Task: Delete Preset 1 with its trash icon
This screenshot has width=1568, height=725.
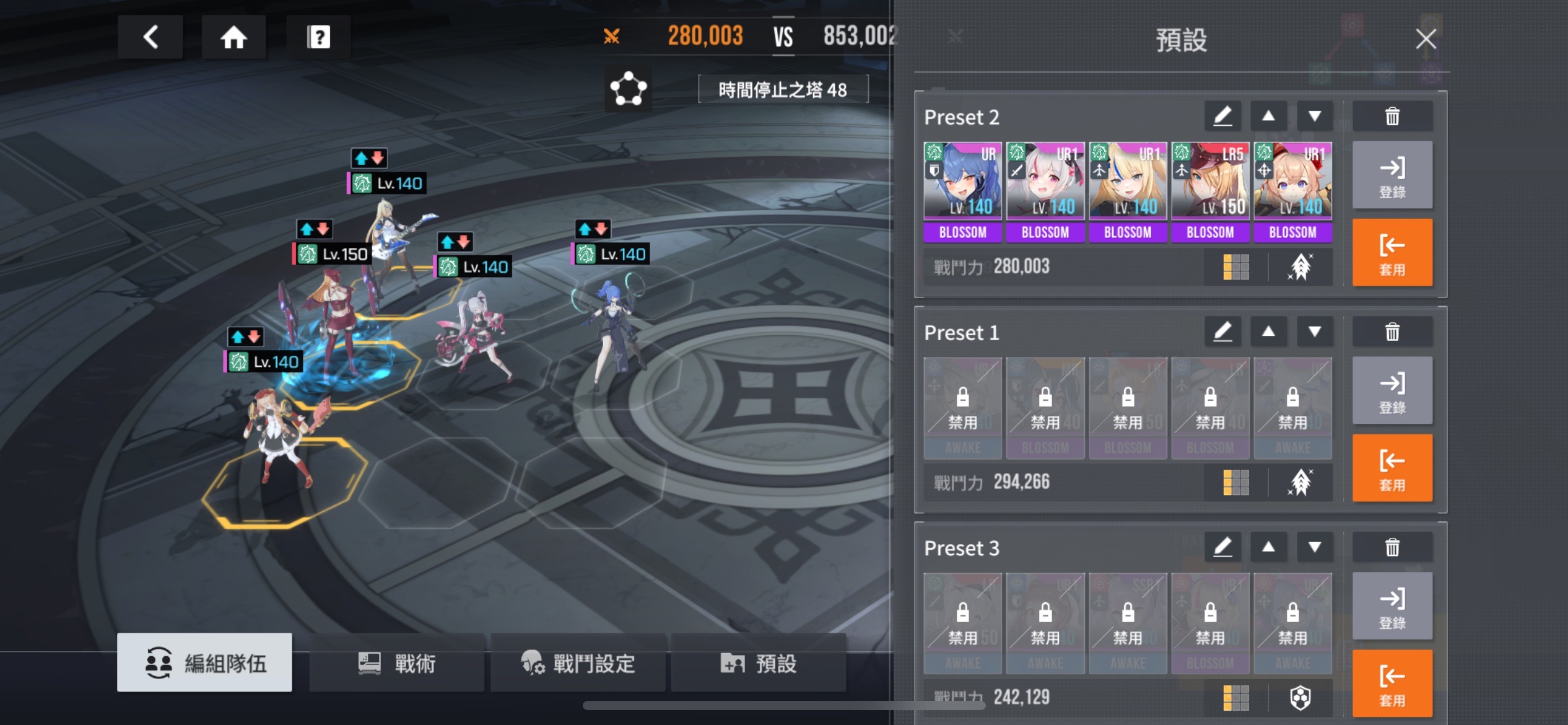Action: pos(1392,332)
